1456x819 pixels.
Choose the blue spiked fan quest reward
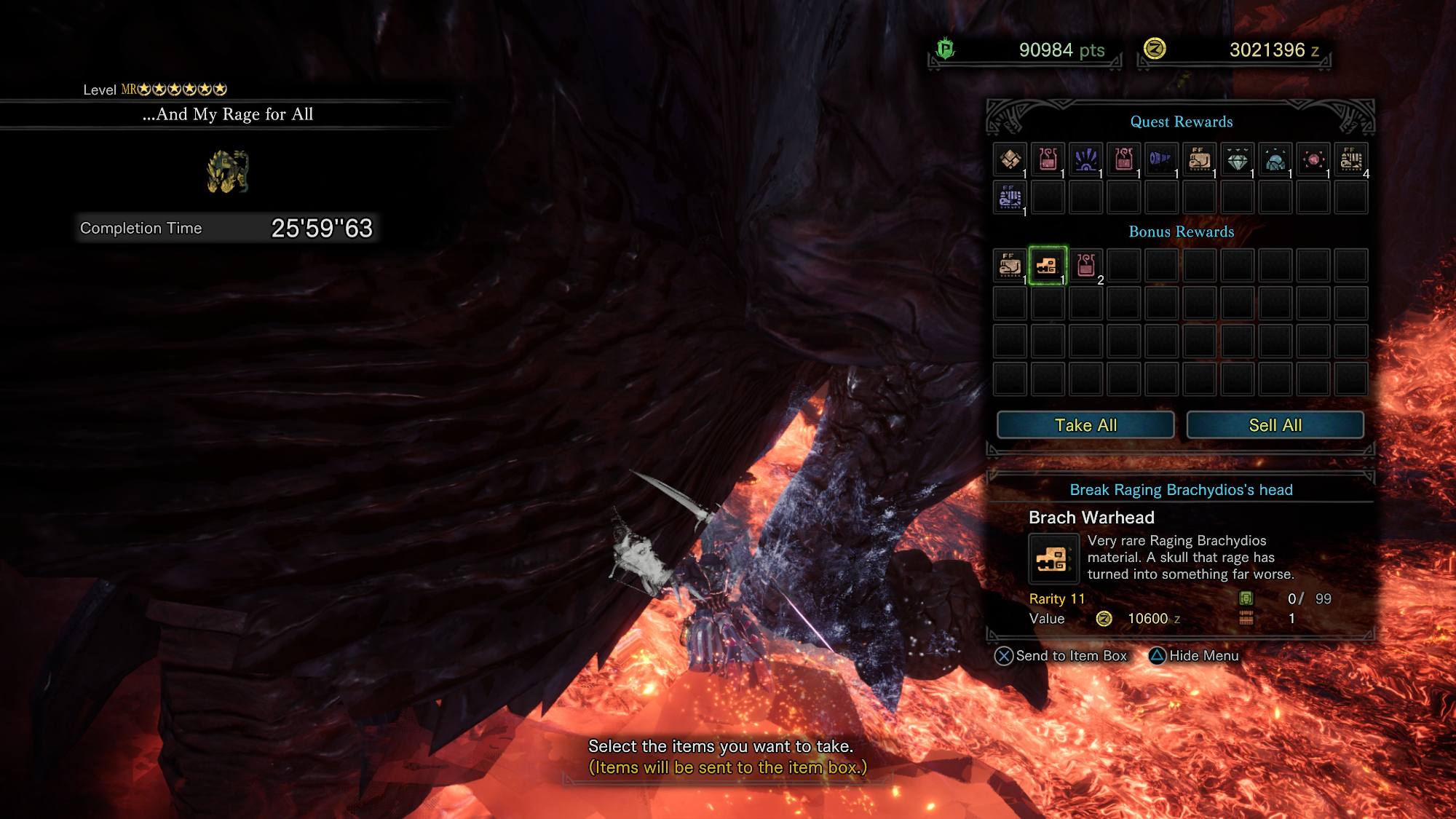tap(1085, 159)
